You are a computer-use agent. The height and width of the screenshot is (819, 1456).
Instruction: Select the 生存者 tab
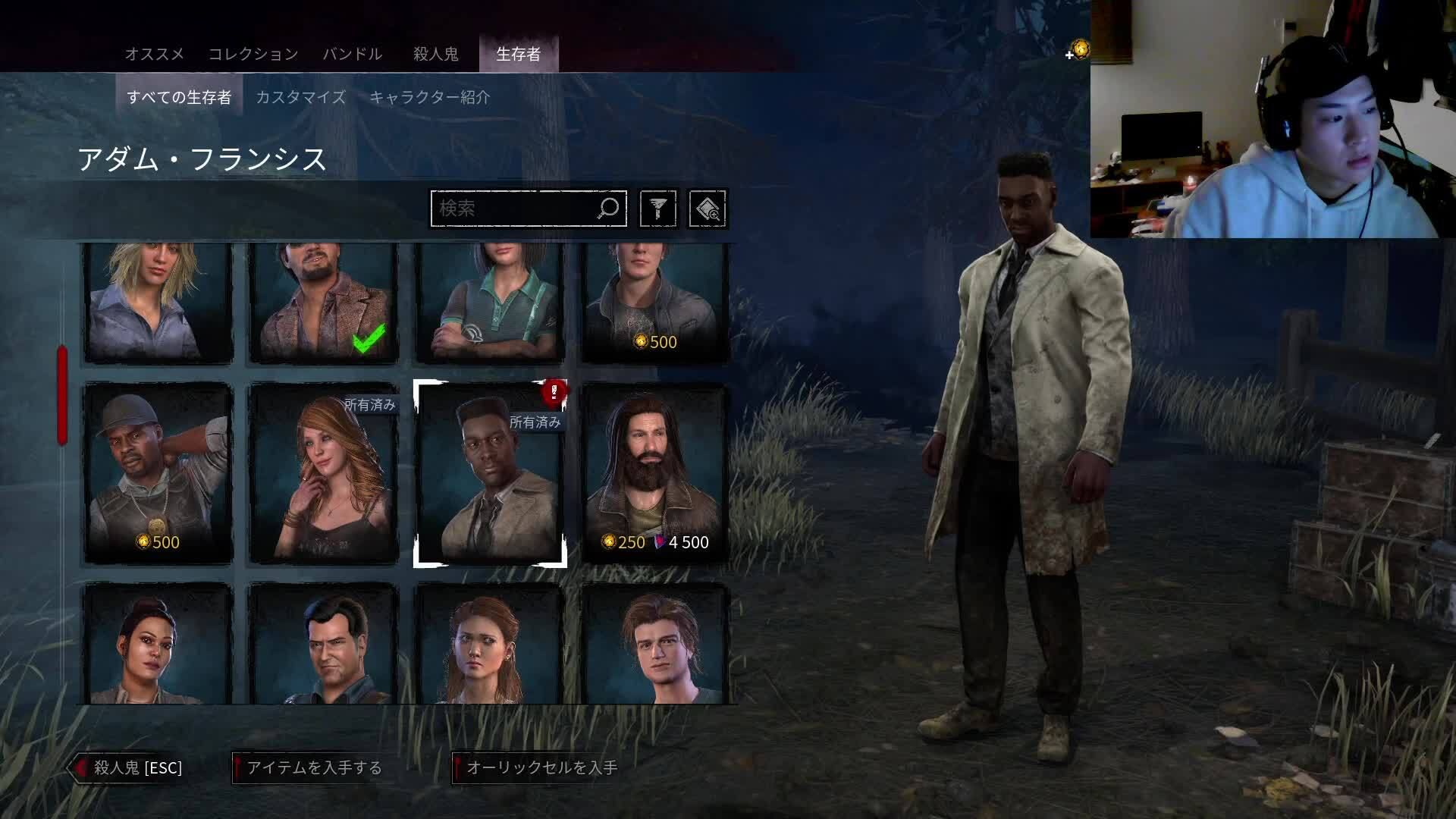[519, 54]
